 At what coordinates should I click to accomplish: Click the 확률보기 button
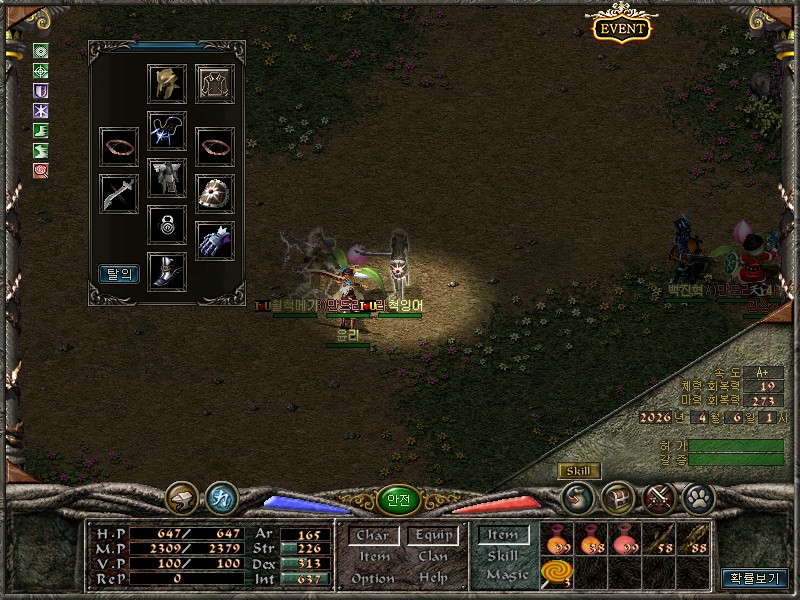point(755,578)
